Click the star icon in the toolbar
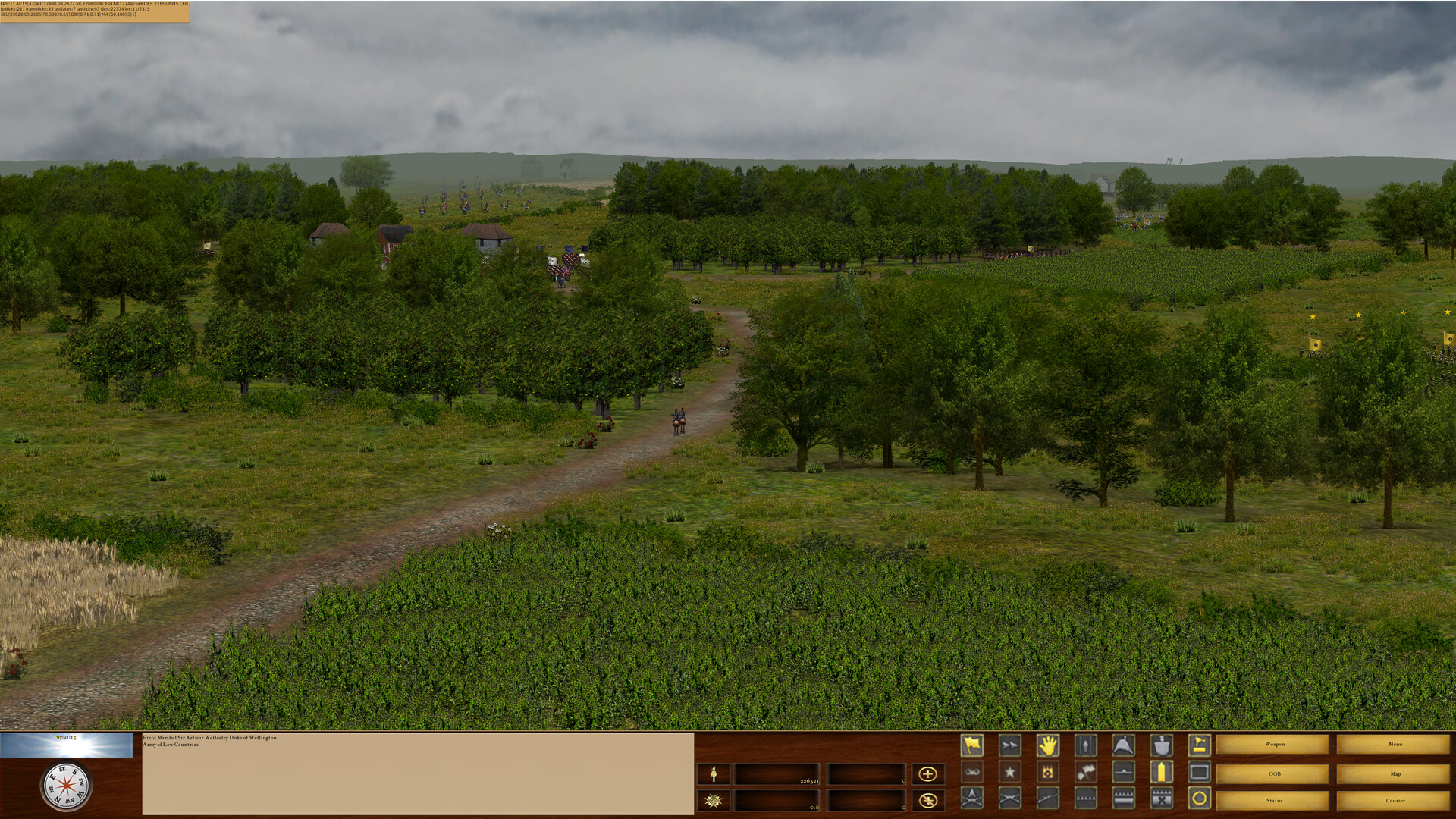Viewport: 1456px width, 819px height. [1010, 772]
